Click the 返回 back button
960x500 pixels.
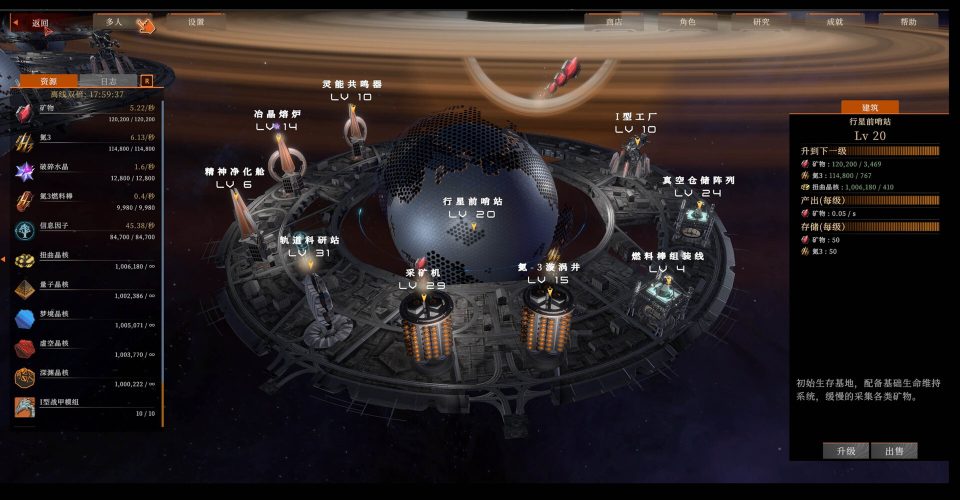(40, 22)
